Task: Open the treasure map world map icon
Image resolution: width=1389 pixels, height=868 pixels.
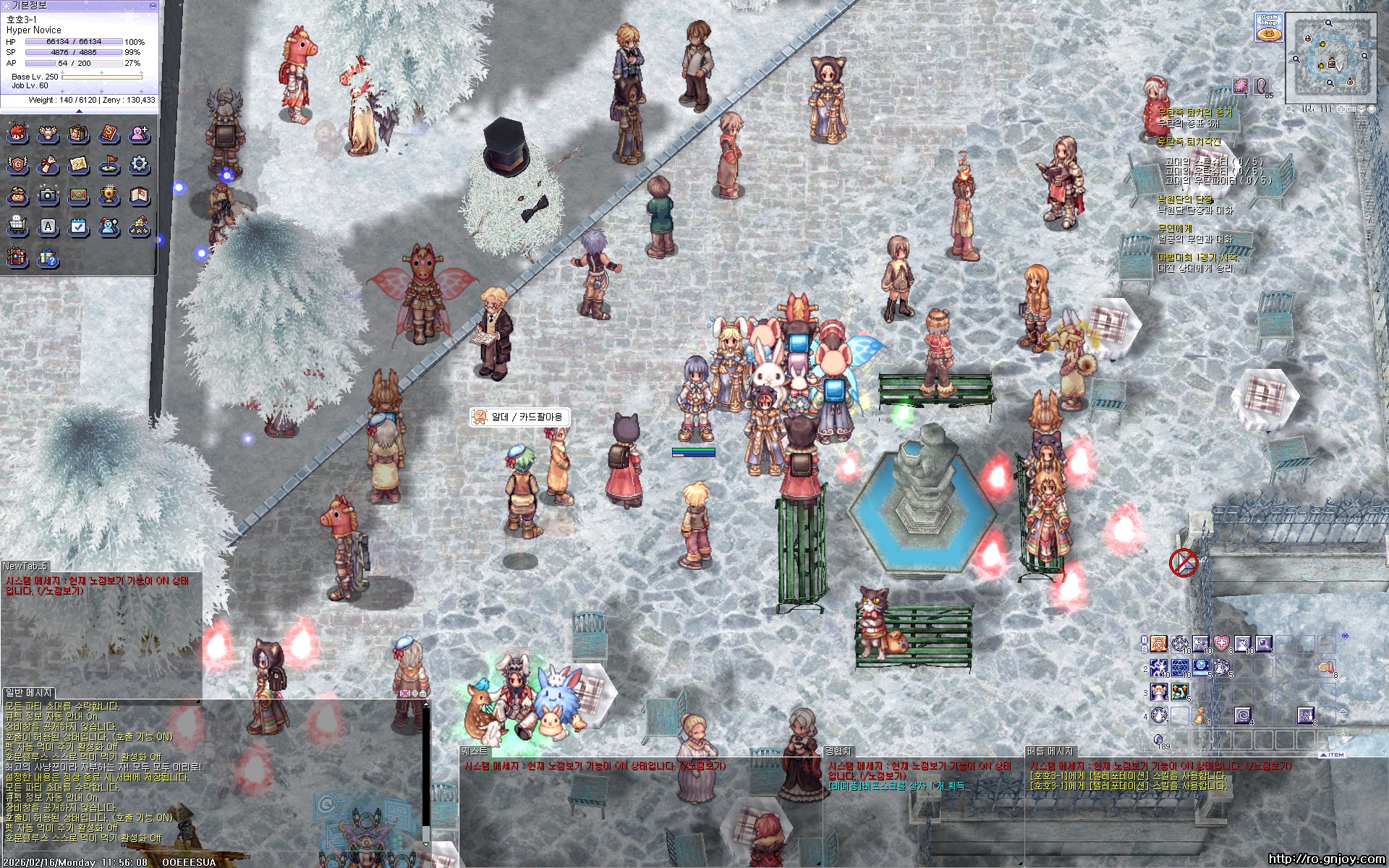Action: (x=78, y=165)
